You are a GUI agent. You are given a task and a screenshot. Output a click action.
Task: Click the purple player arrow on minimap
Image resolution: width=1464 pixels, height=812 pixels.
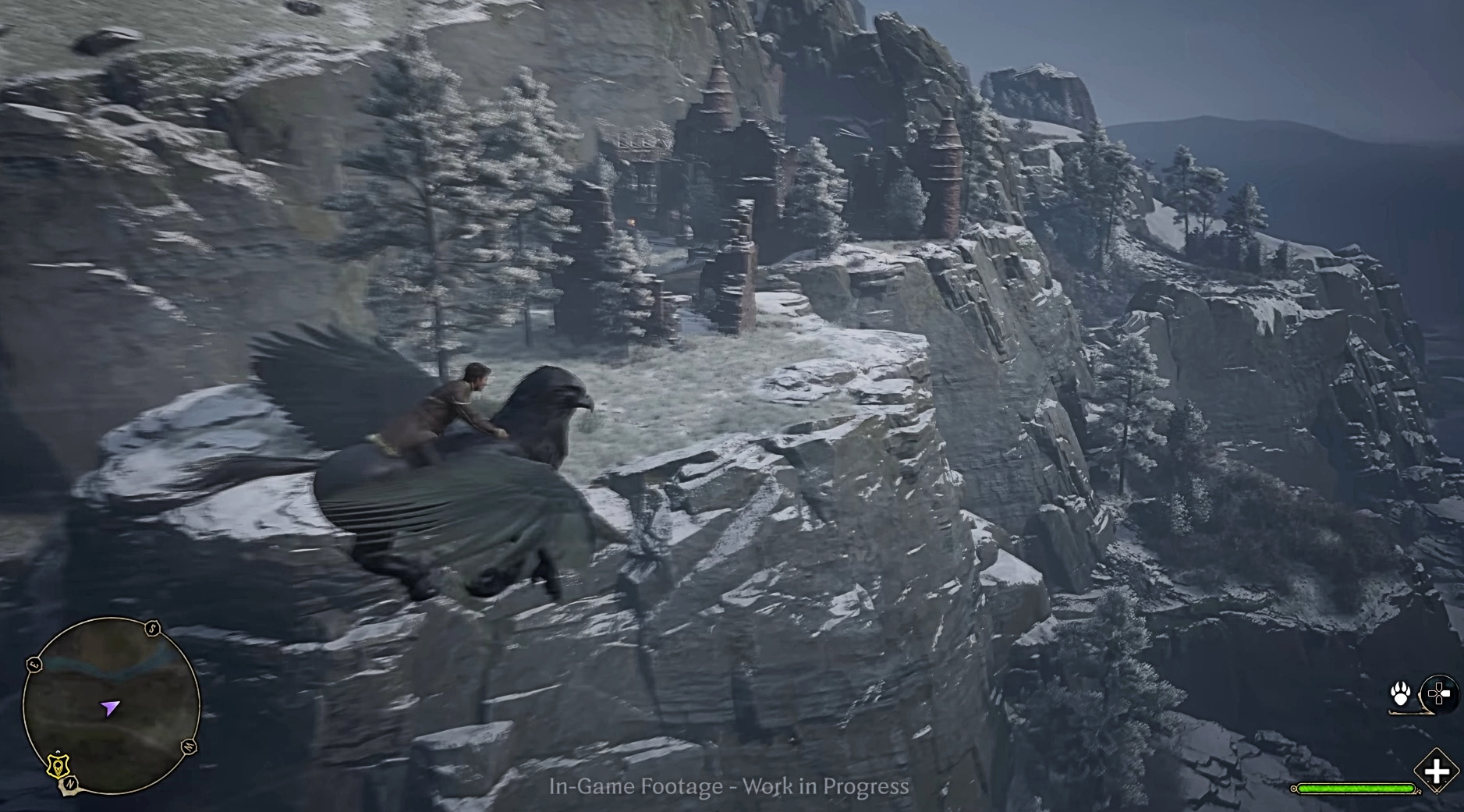coord(109,708)
